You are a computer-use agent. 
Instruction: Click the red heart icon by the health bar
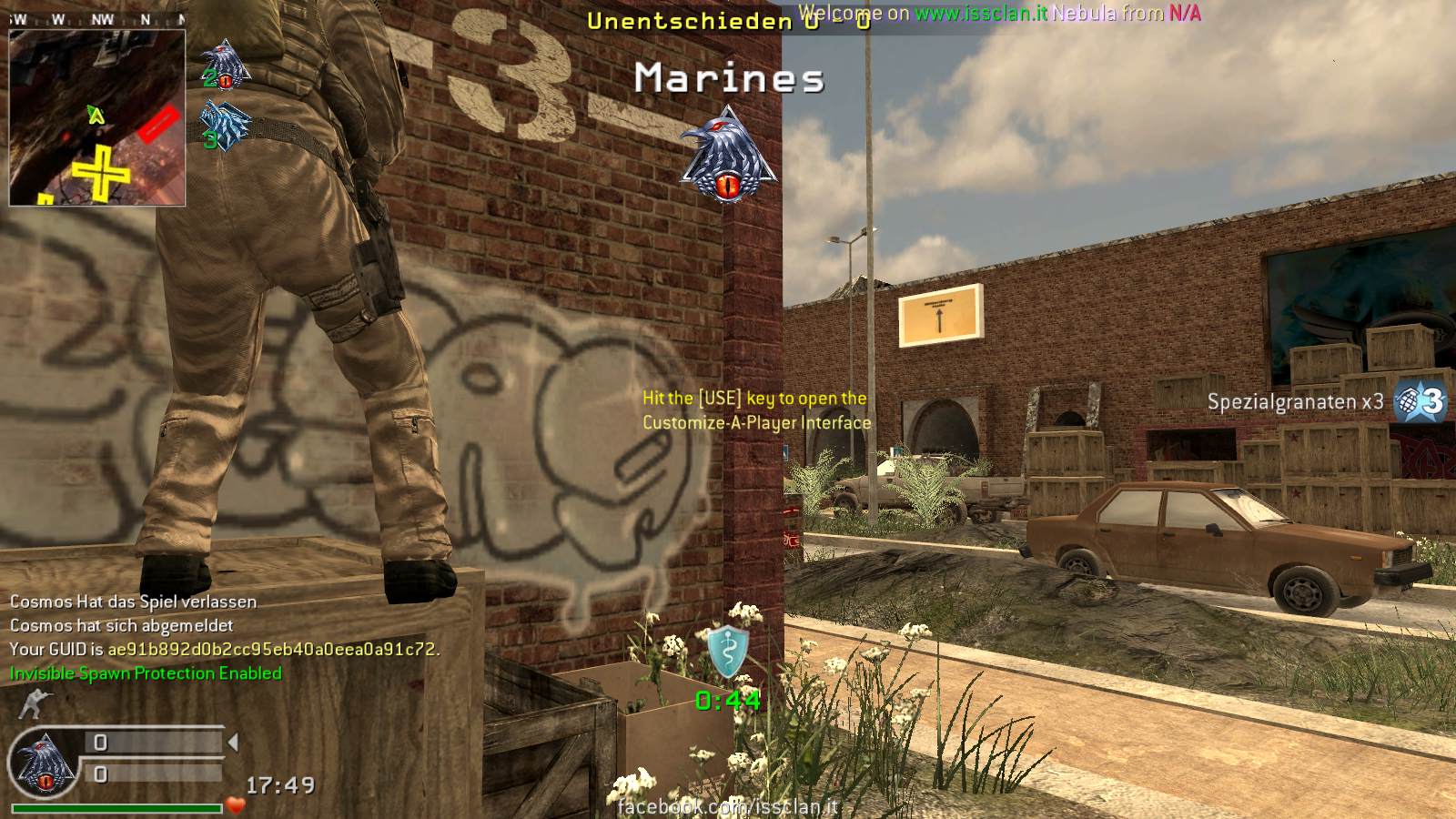tap(237, 805)
